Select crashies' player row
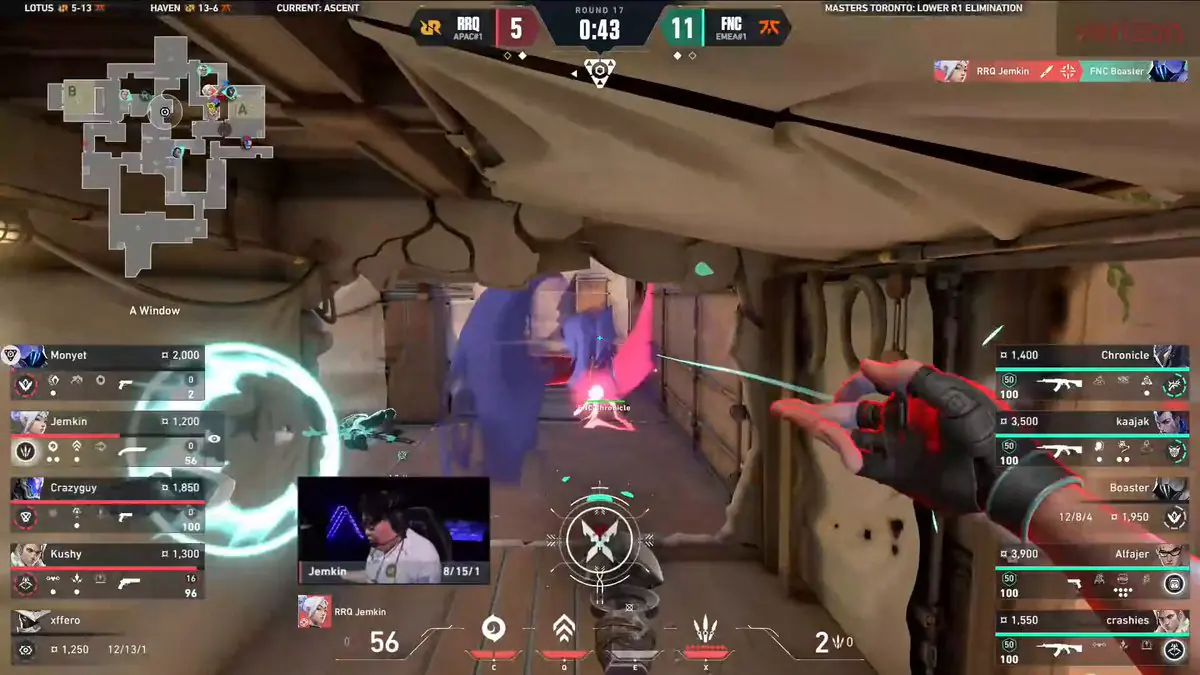Screen dimensions: 1200x675 (x=1092, y=636)
